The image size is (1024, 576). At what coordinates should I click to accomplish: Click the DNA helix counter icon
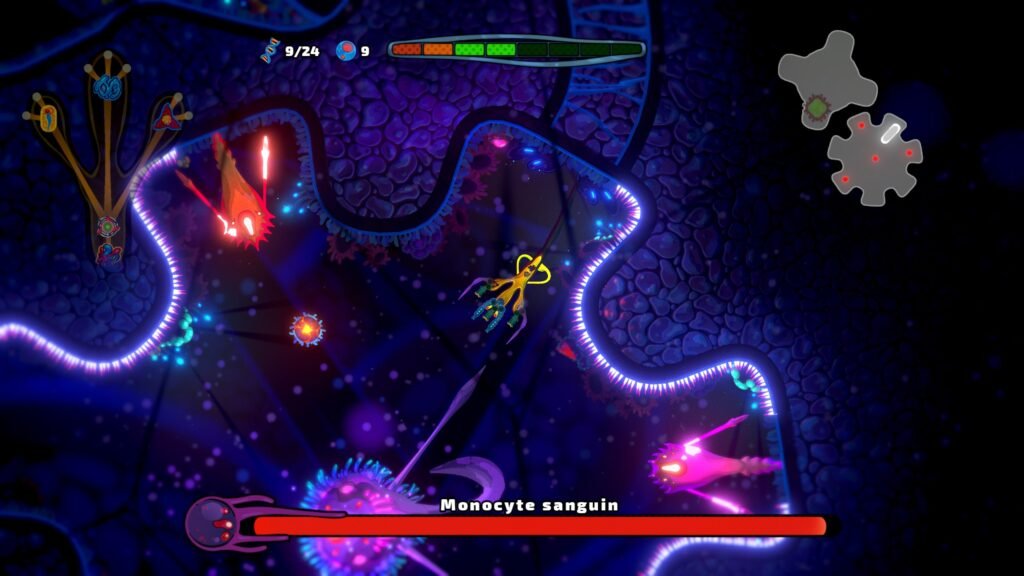tap(270, 50)
